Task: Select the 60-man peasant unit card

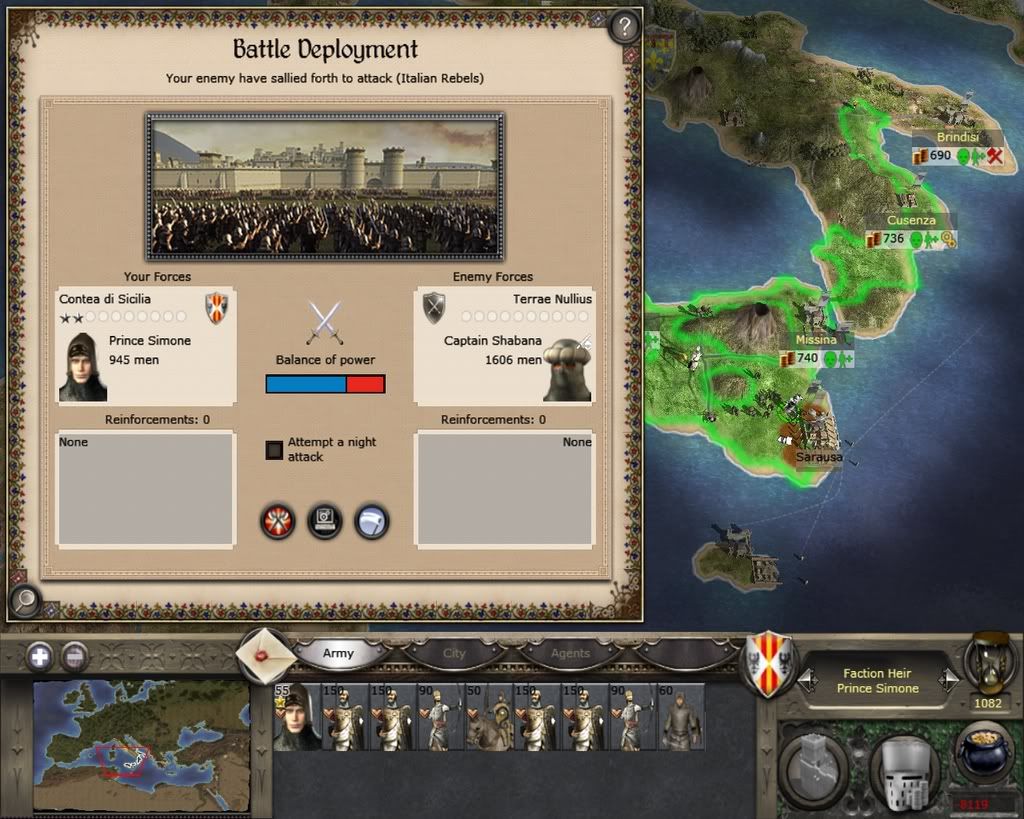Action: [x=680, y=717]
